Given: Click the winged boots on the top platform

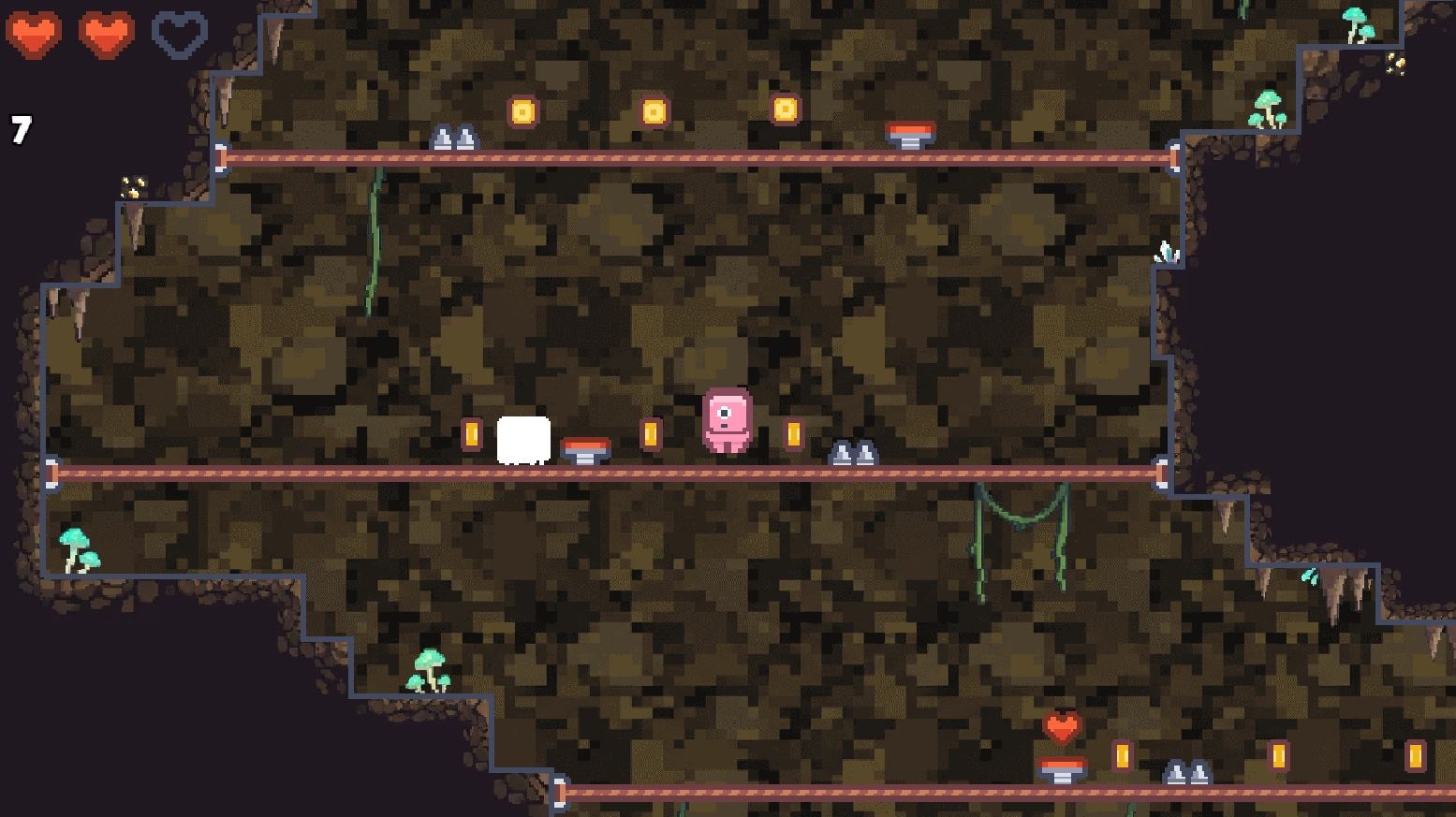Looking at the screenshot, I should (453, 138).
